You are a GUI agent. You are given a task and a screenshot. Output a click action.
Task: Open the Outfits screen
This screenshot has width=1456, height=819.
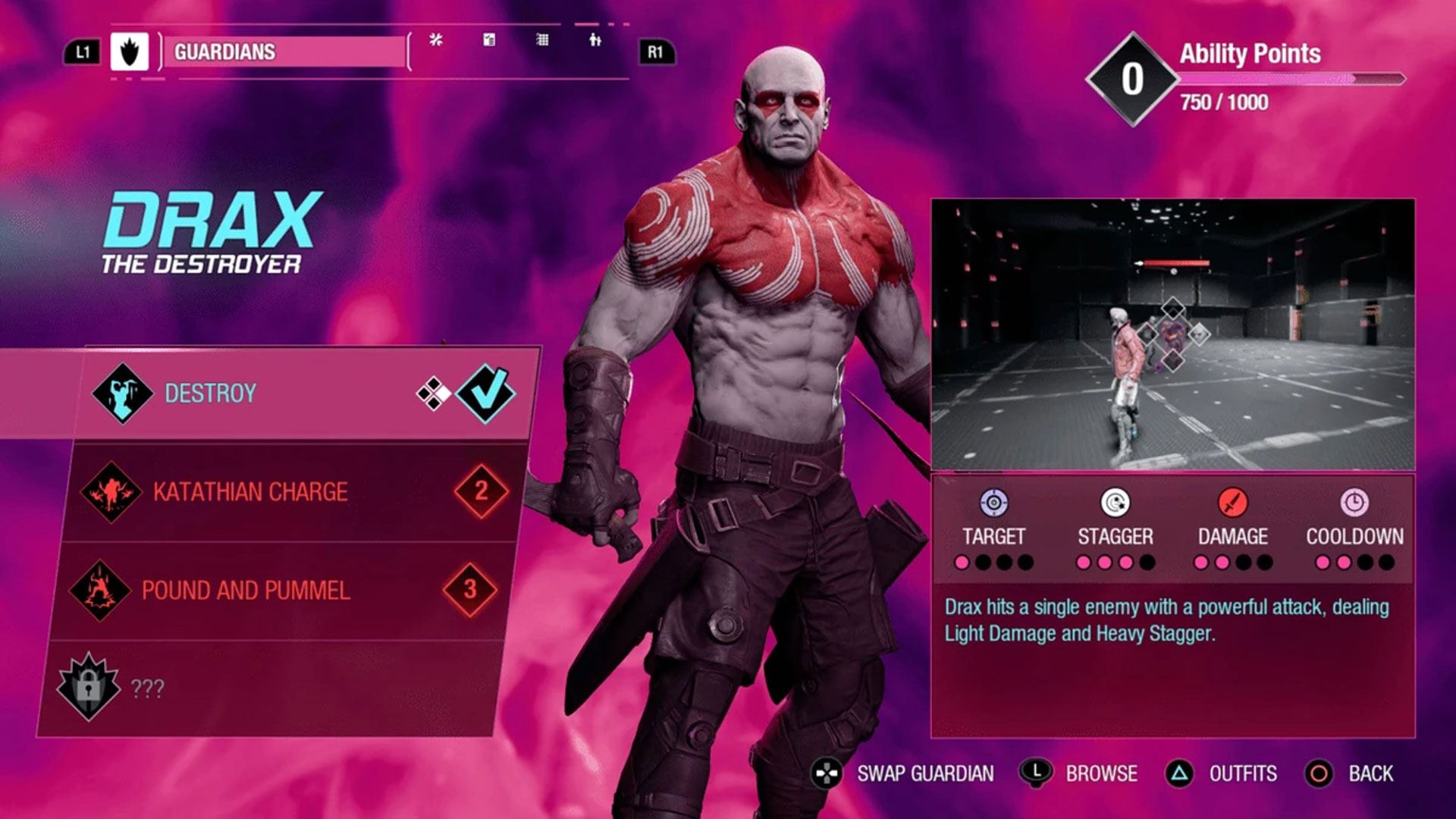click(1222, 773)
